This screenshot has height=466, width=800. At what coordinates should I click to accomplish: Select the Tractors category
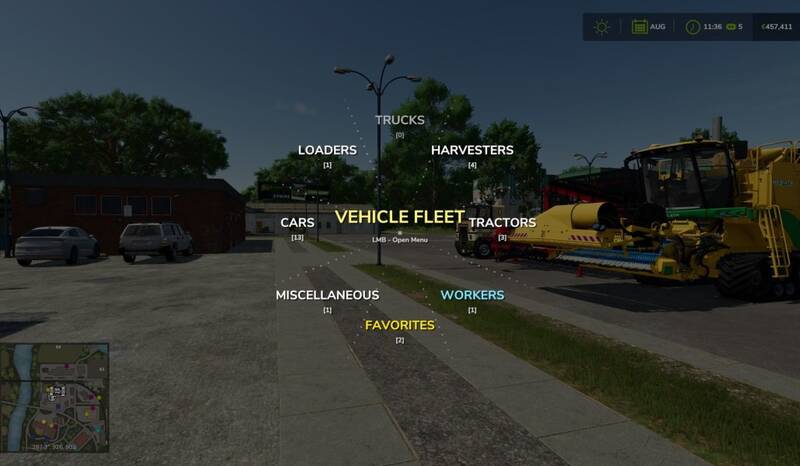click(x=502, y=222)
